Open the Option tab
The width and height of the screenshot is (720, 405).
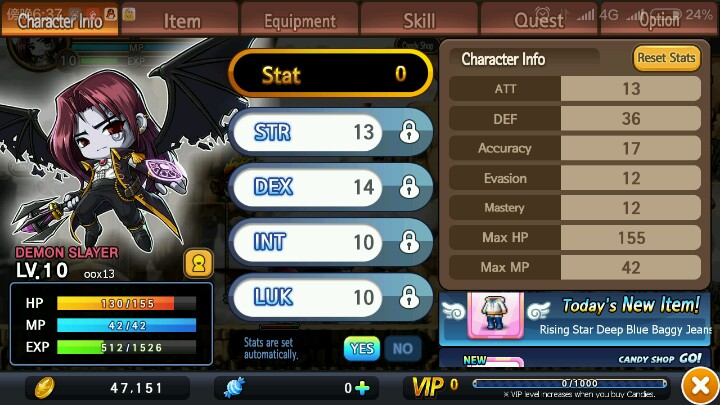[659, 20]
